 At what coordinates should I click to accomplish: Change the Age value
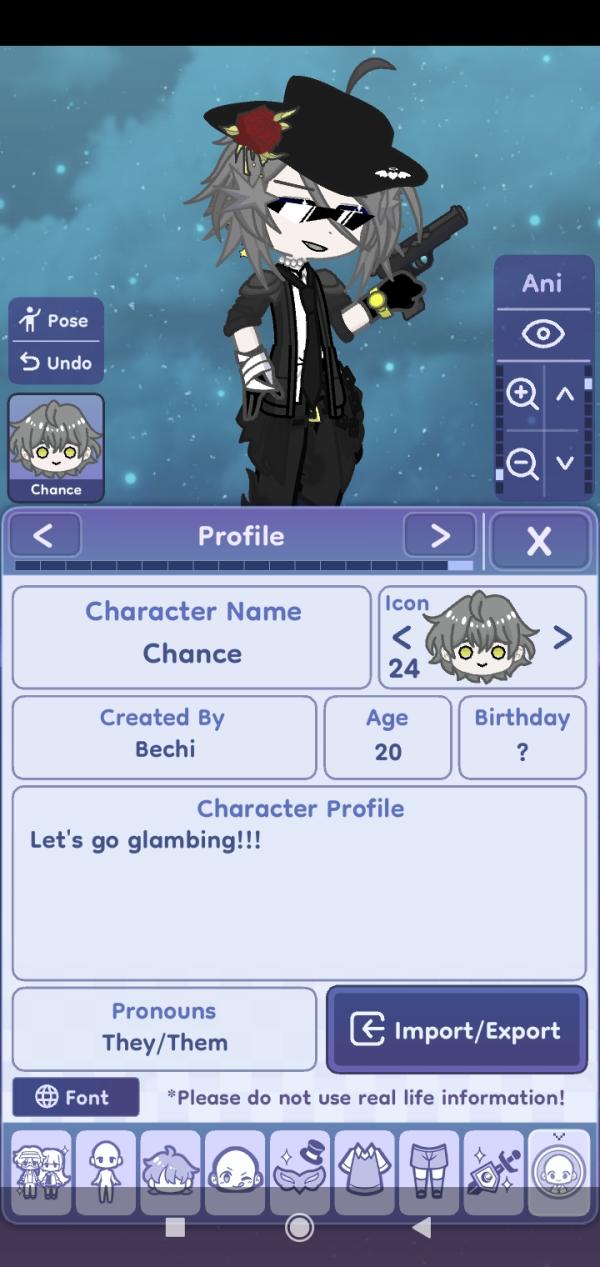click(387, 737)
